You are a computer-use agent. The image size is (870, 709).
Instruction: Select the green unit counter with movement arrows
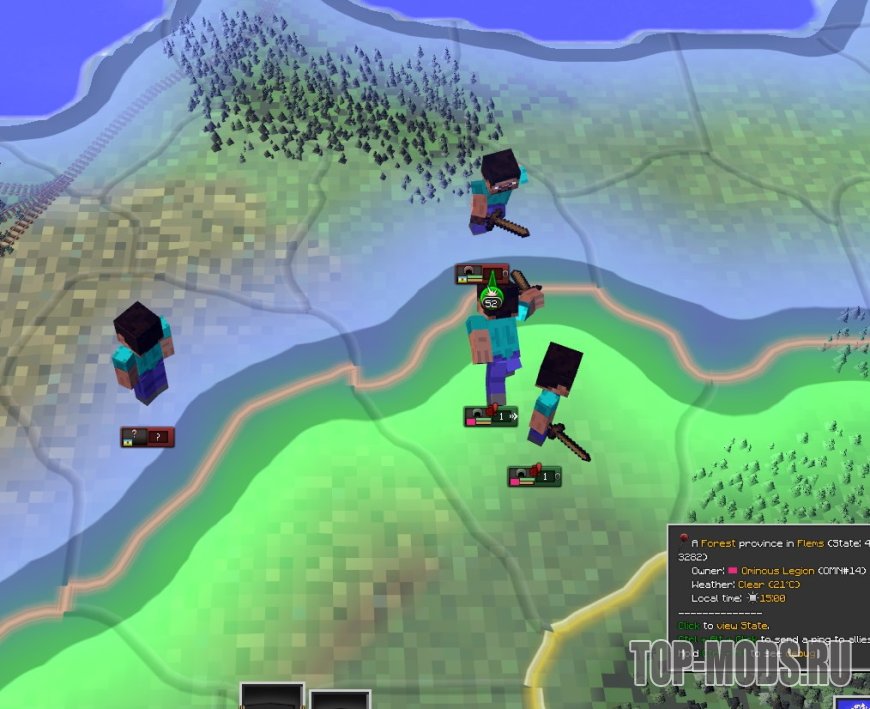[x=490, y=416]
